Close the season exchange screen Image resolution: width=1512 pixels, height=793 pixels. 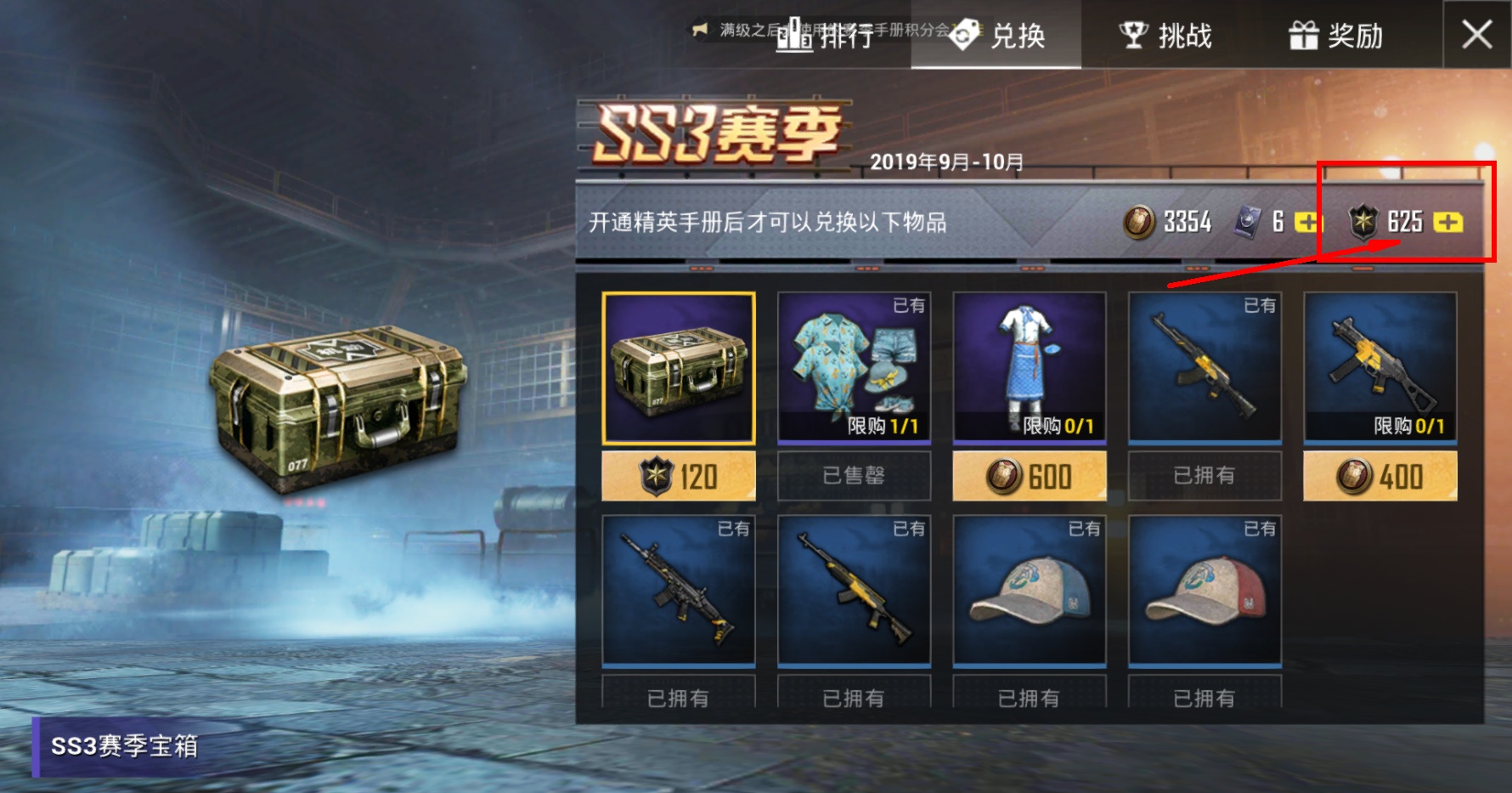1476,35
